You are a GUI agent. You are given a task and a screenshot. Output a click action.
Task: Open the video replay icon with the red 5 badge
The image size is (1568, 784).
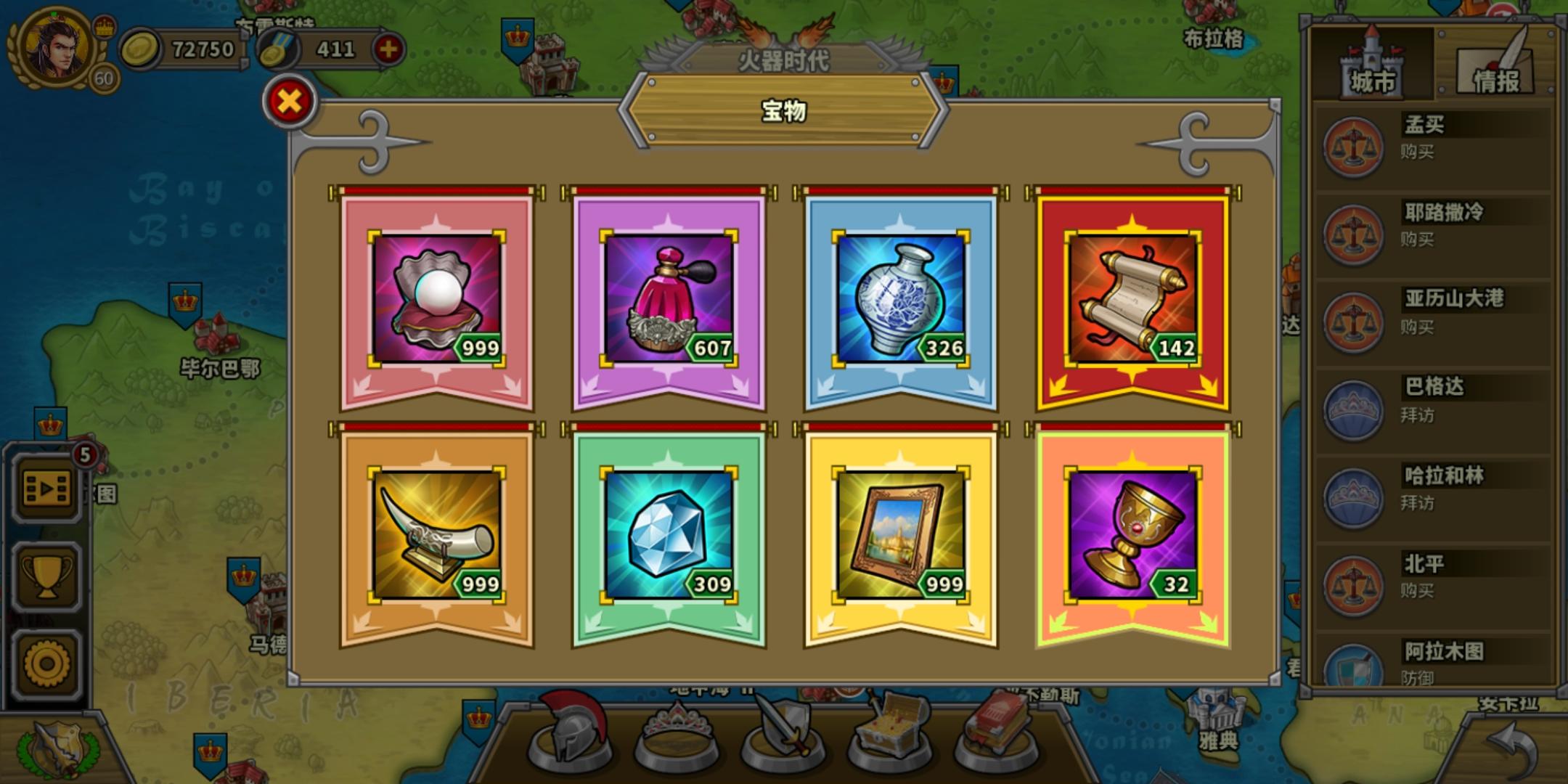tap(45, 488)
